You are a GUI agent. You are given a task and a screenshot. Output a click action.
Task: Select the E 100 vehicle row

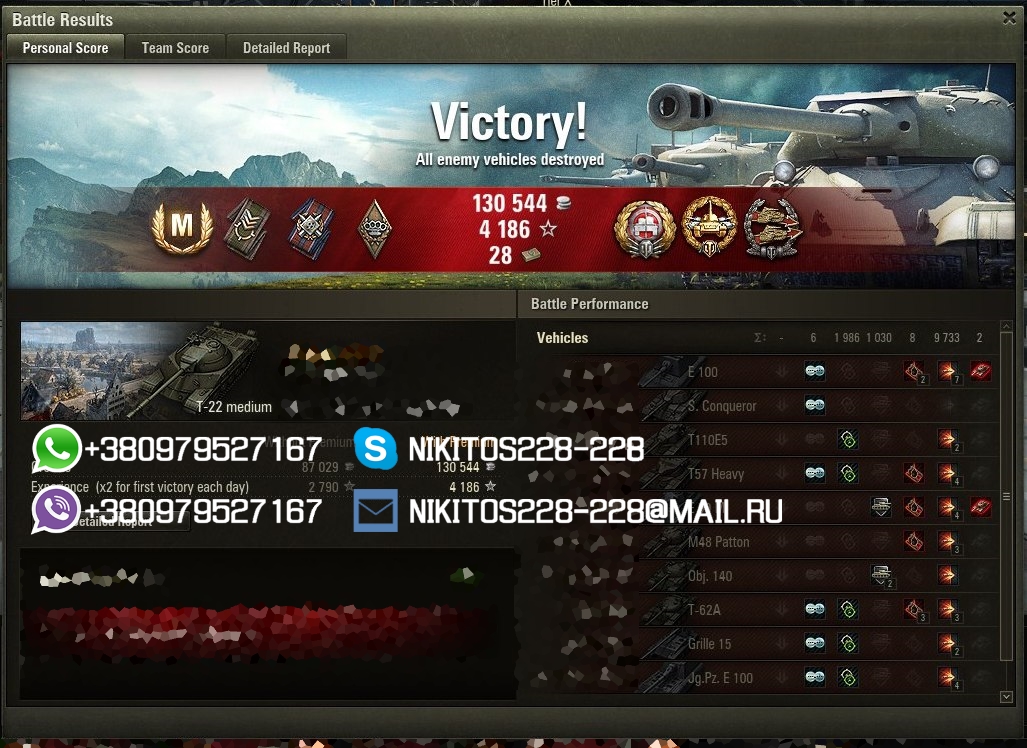click(703, 372)
